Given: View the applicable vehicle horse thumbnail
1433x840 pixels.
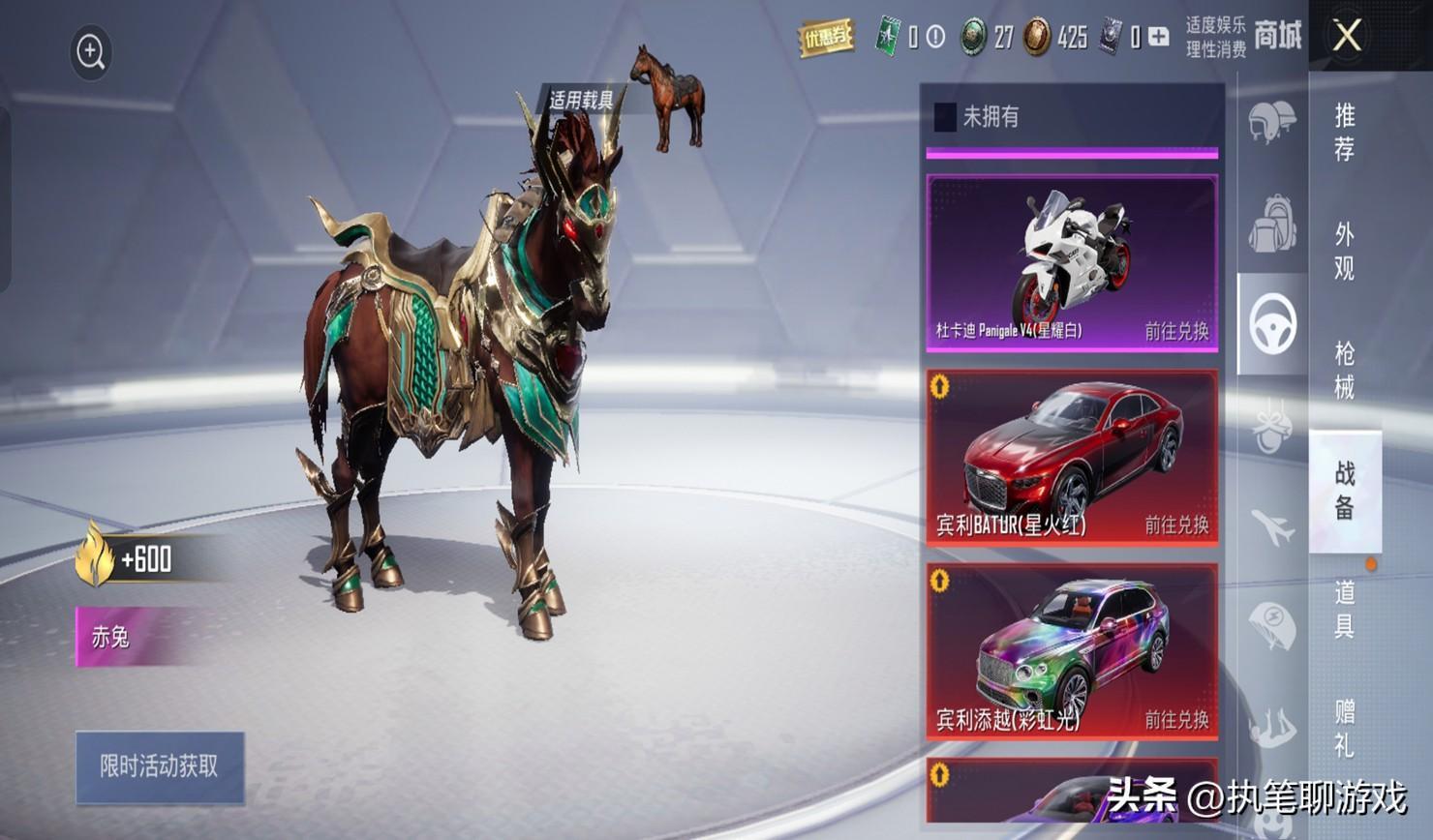Looking at the screenshot, I should click(668, 97).
